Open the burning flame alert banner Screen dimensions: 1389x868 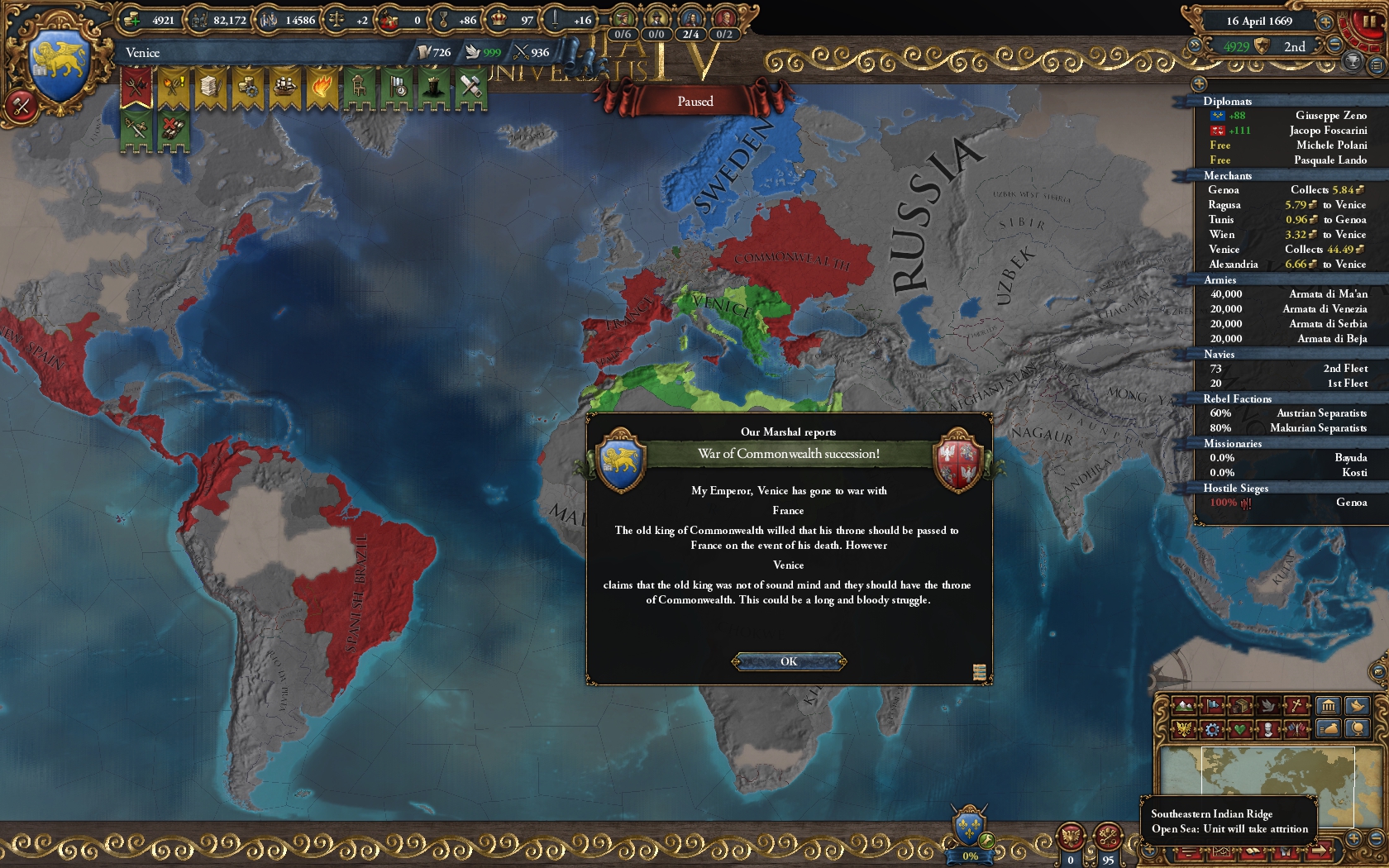click(x=322, y=88)
